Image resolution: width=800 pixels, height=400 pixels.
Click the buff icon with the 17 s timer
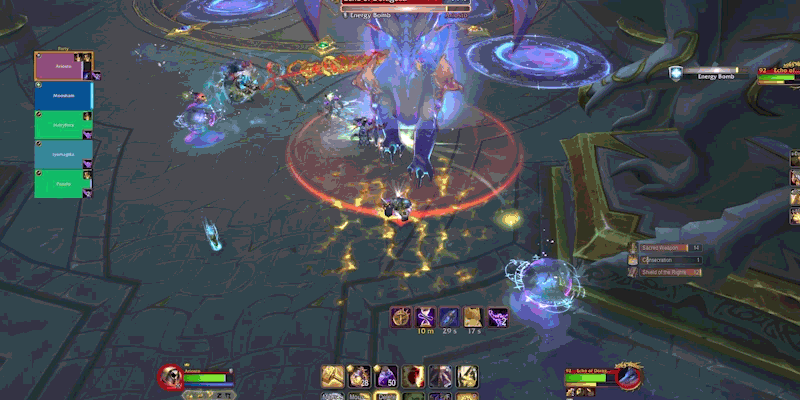coord(472,318)
